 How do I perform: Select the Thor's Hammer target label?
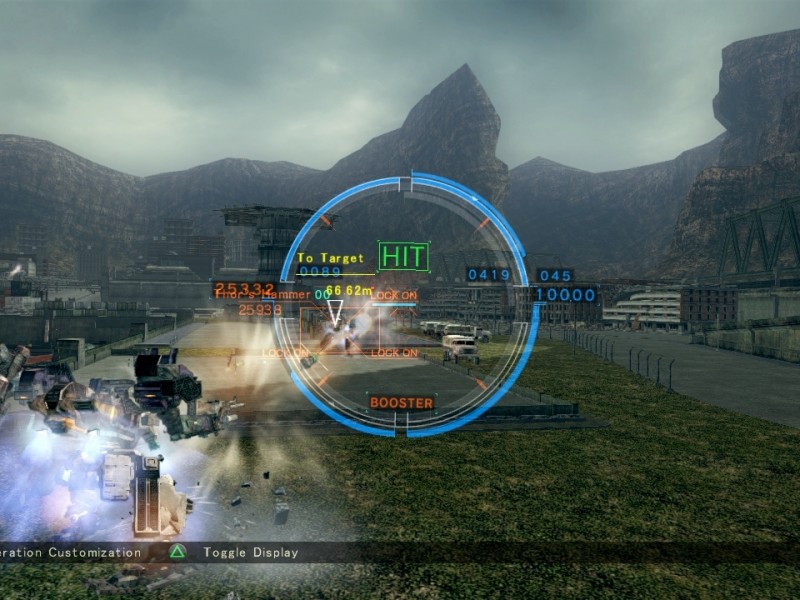[x=262, y=295]
